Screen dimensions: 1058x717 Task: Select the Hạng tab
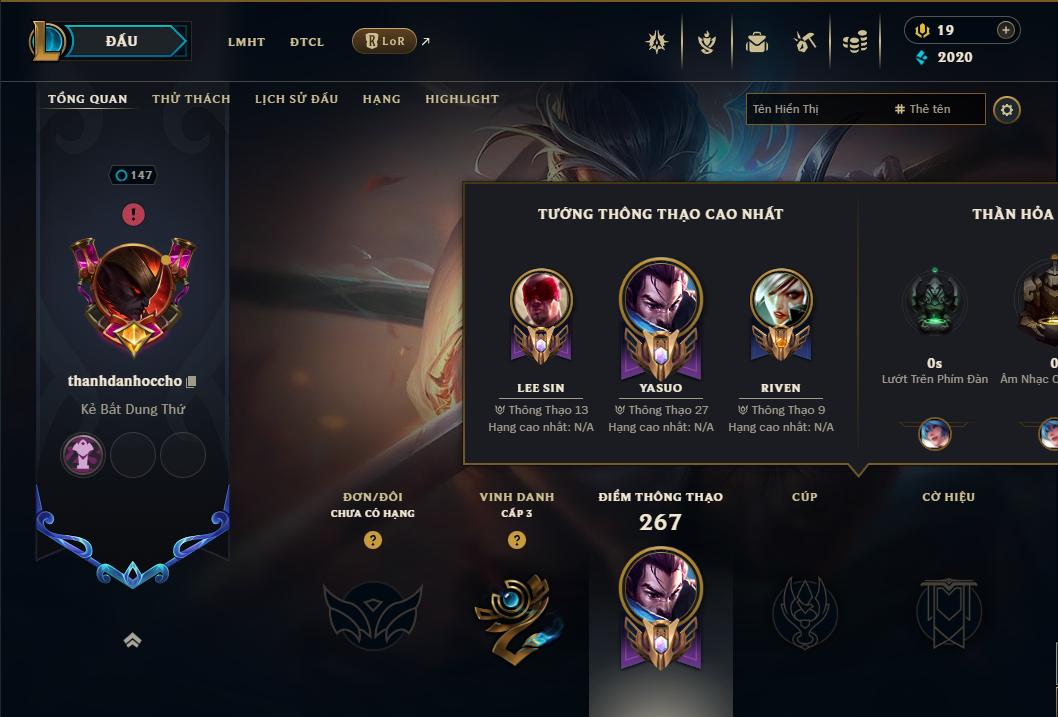click(381, 99)
